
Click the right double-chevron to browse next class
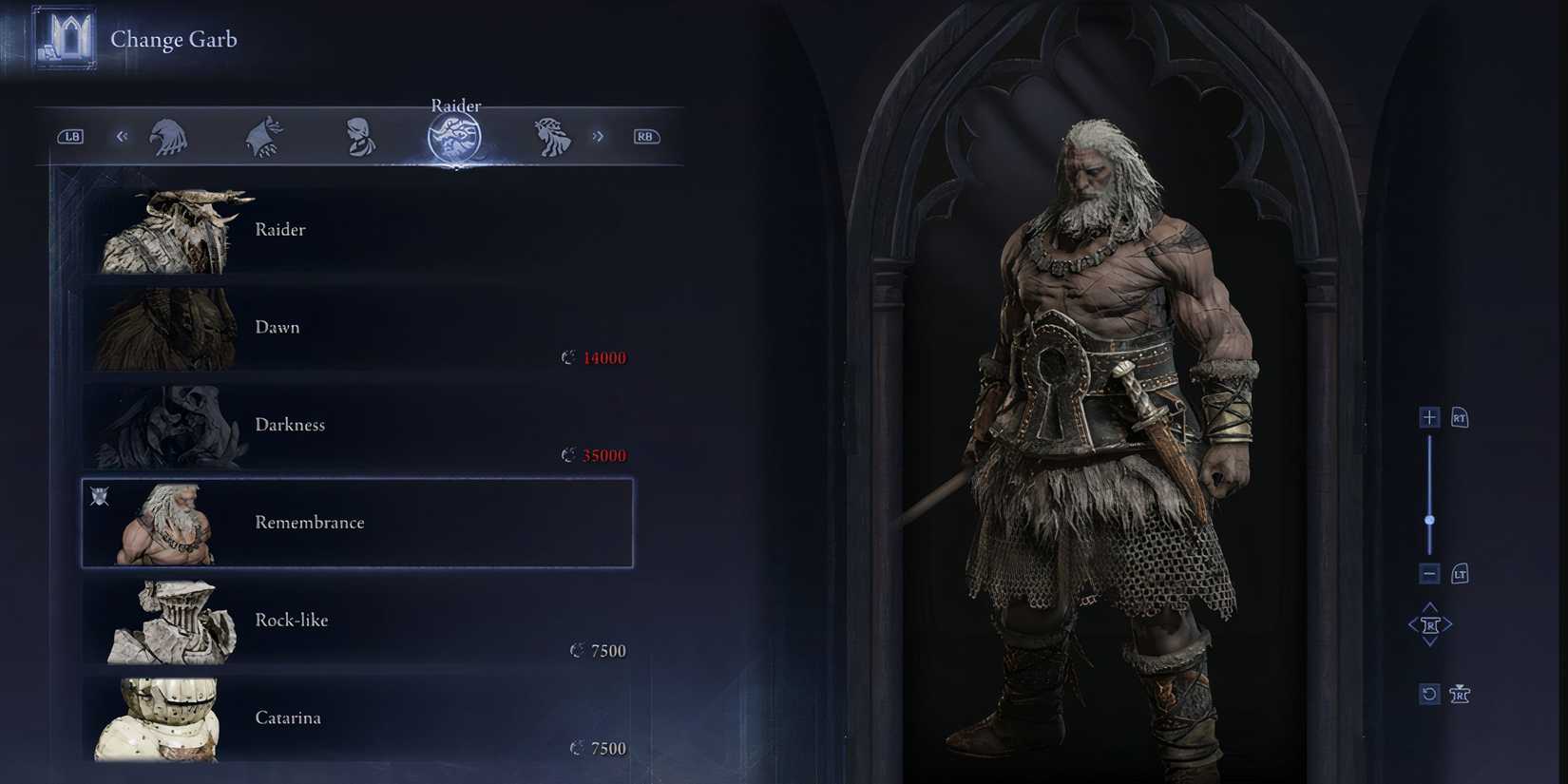(599, 136)
